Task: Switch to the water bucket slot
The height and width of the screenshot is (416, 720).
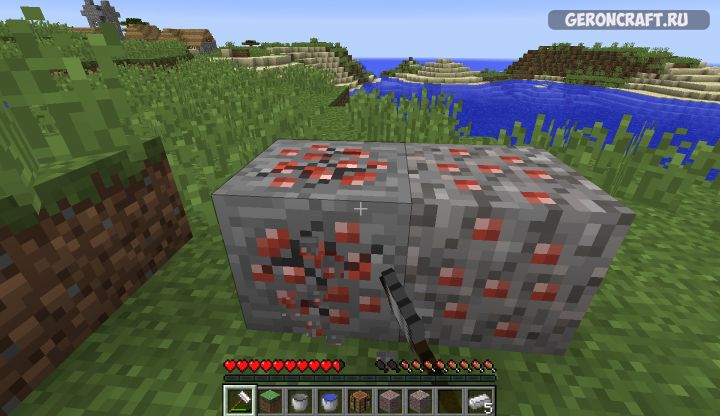Action: tap(330, 401)
